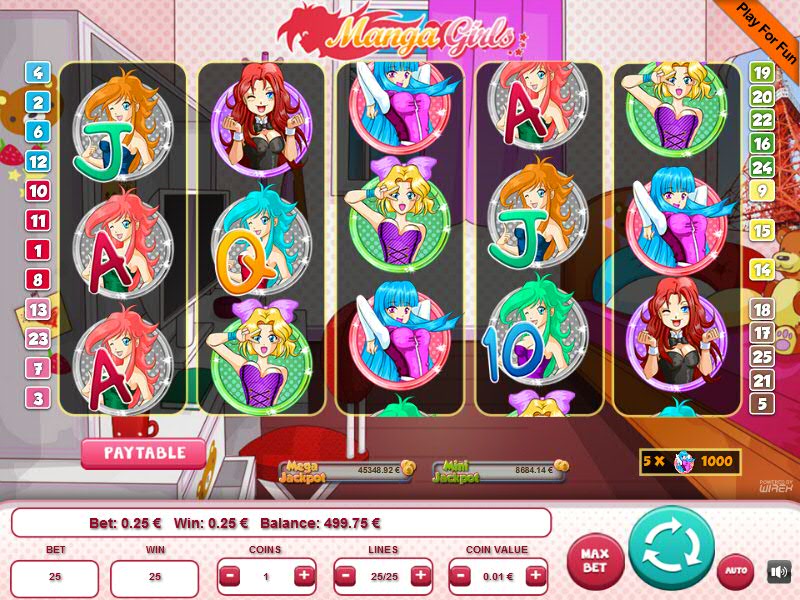
Task: Turn on Auto spin
Action: tap(735, 571)
